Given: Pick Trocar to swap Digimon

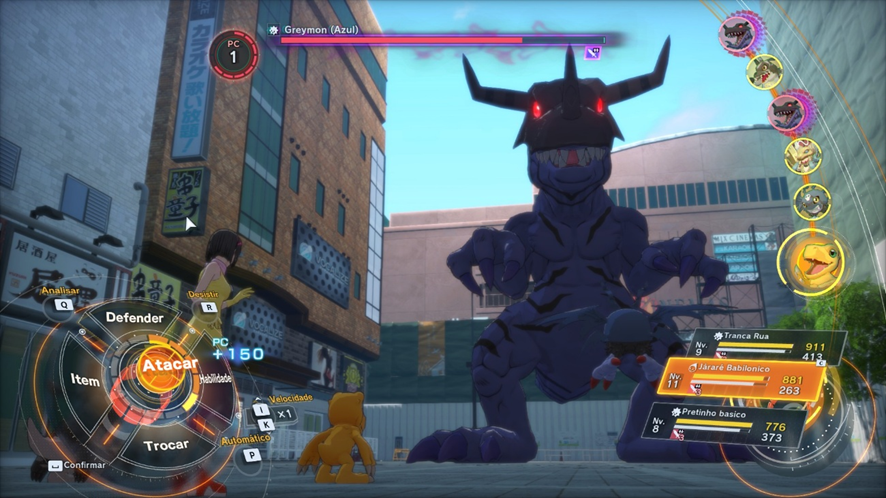Looking at the screenshot, I should [167, 445].
